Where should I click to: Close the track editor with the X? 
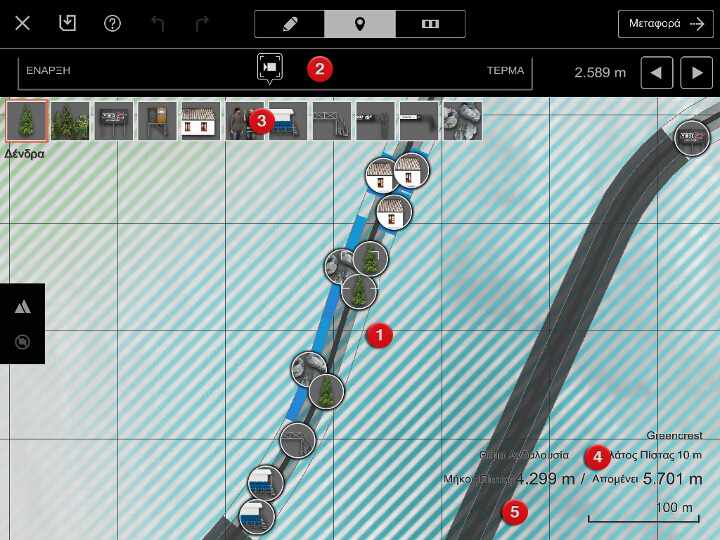click(x=23, y=23)
